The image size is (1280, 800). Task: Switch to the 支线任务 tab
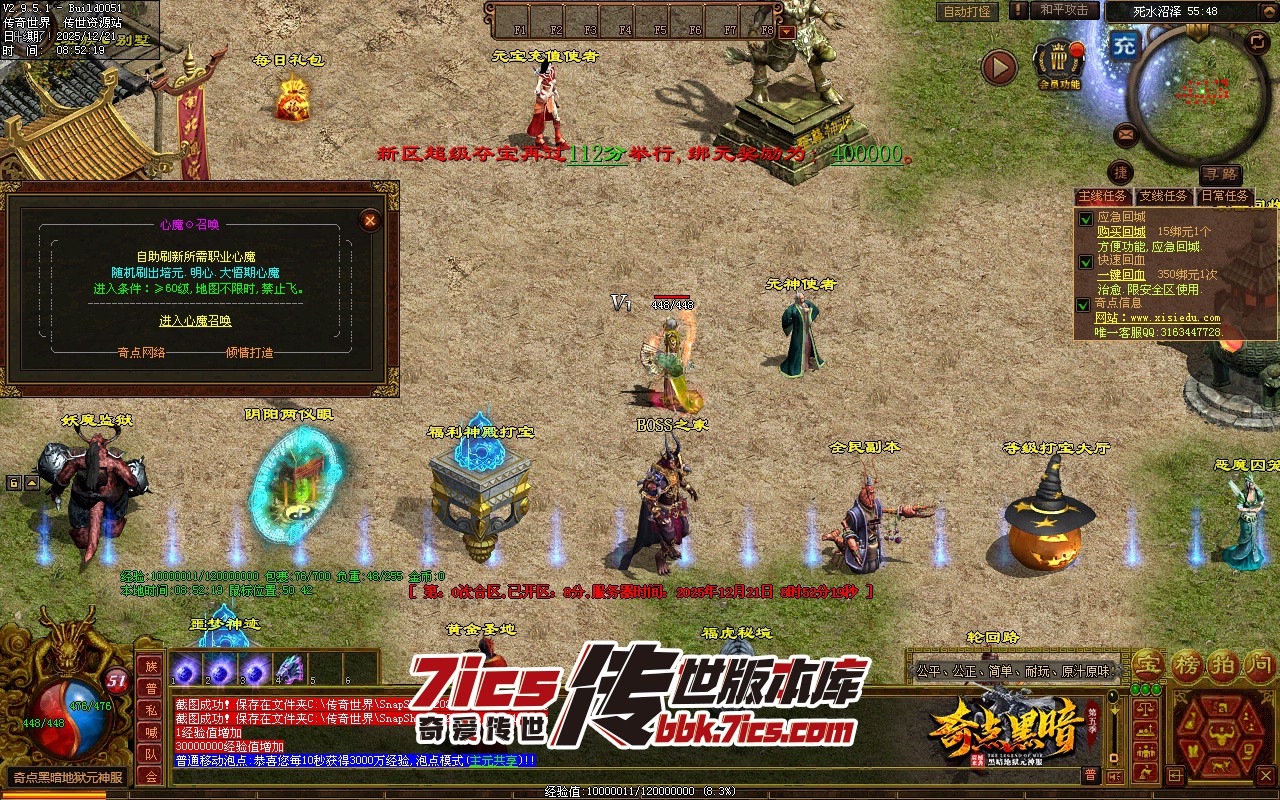(x=1164, y=196)
